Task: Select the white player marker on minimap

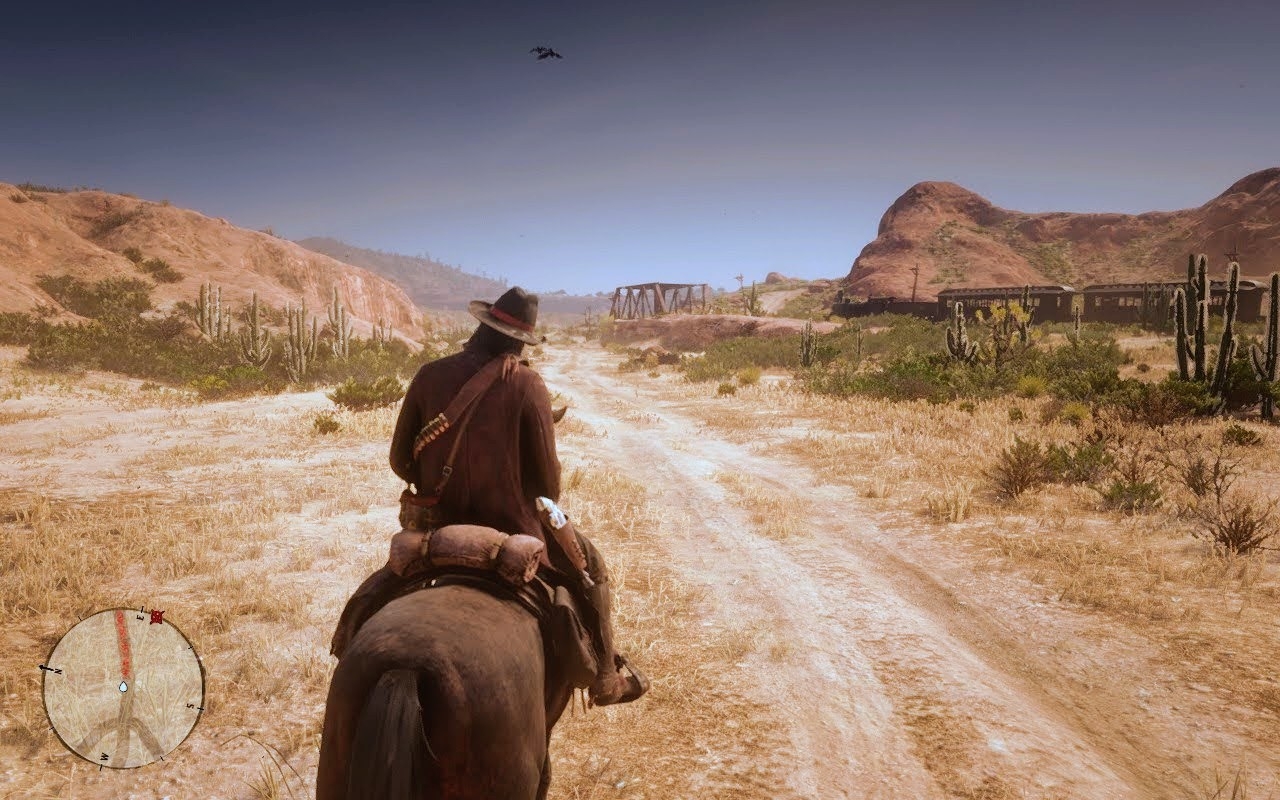Action: pos(123,687)
